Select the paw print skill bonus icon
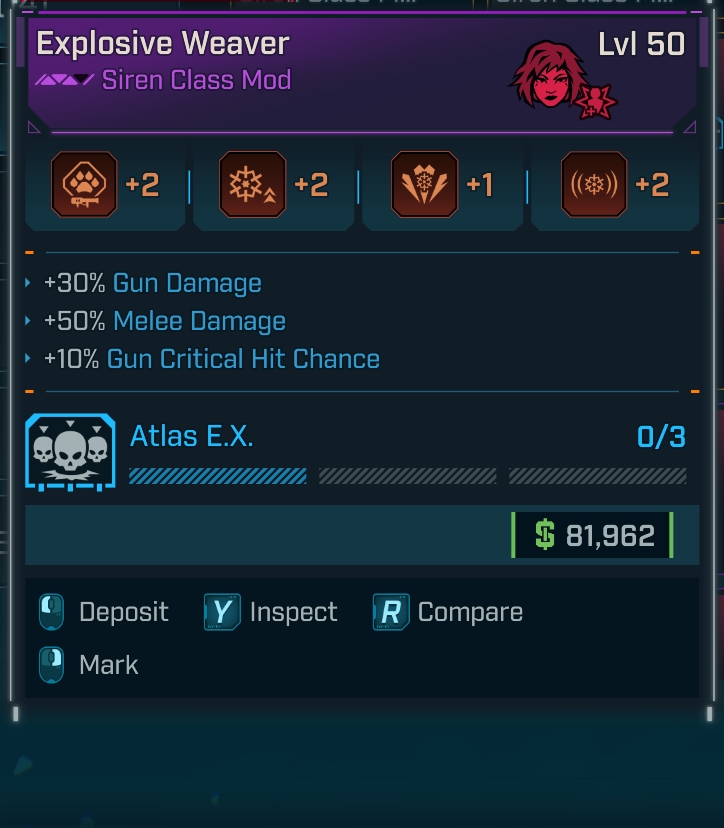 (84, 185)
